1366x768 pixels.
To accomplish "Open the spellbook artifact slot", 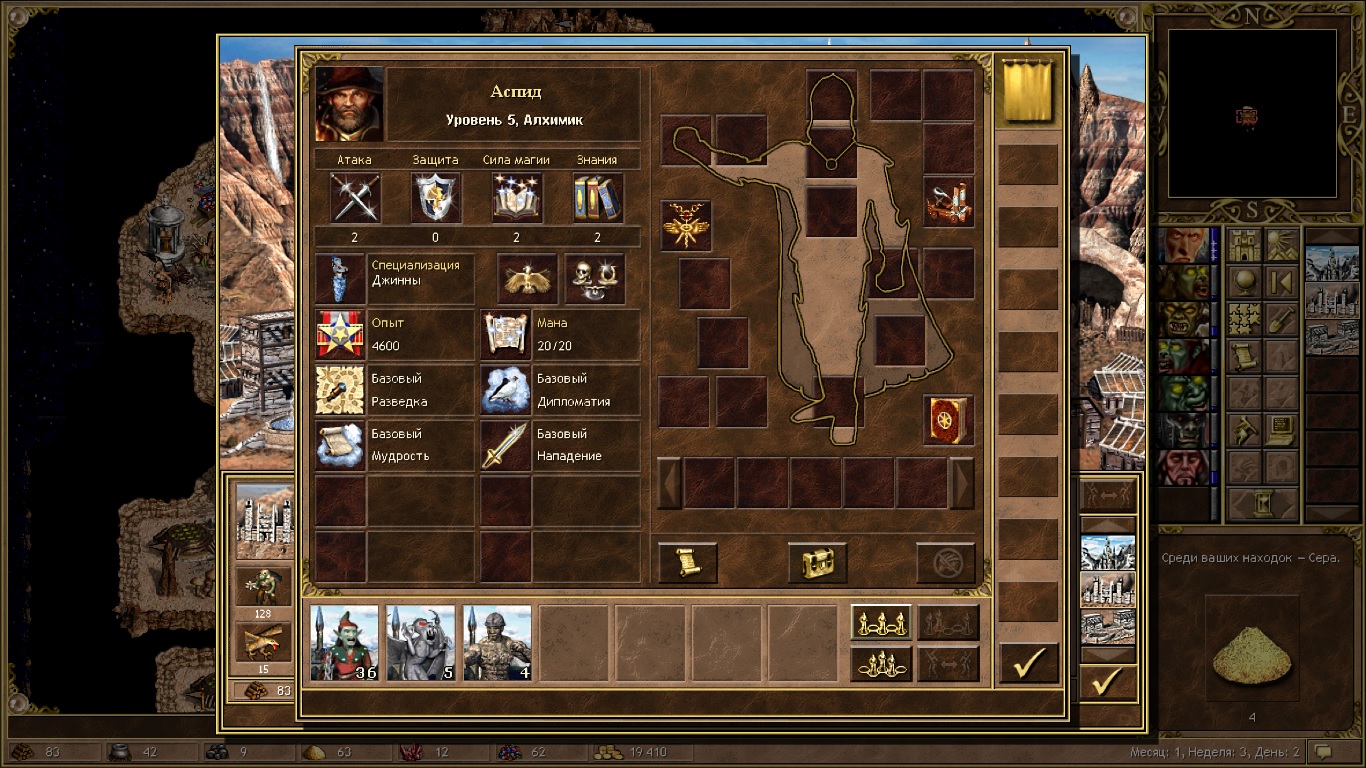I will [948, 420].
